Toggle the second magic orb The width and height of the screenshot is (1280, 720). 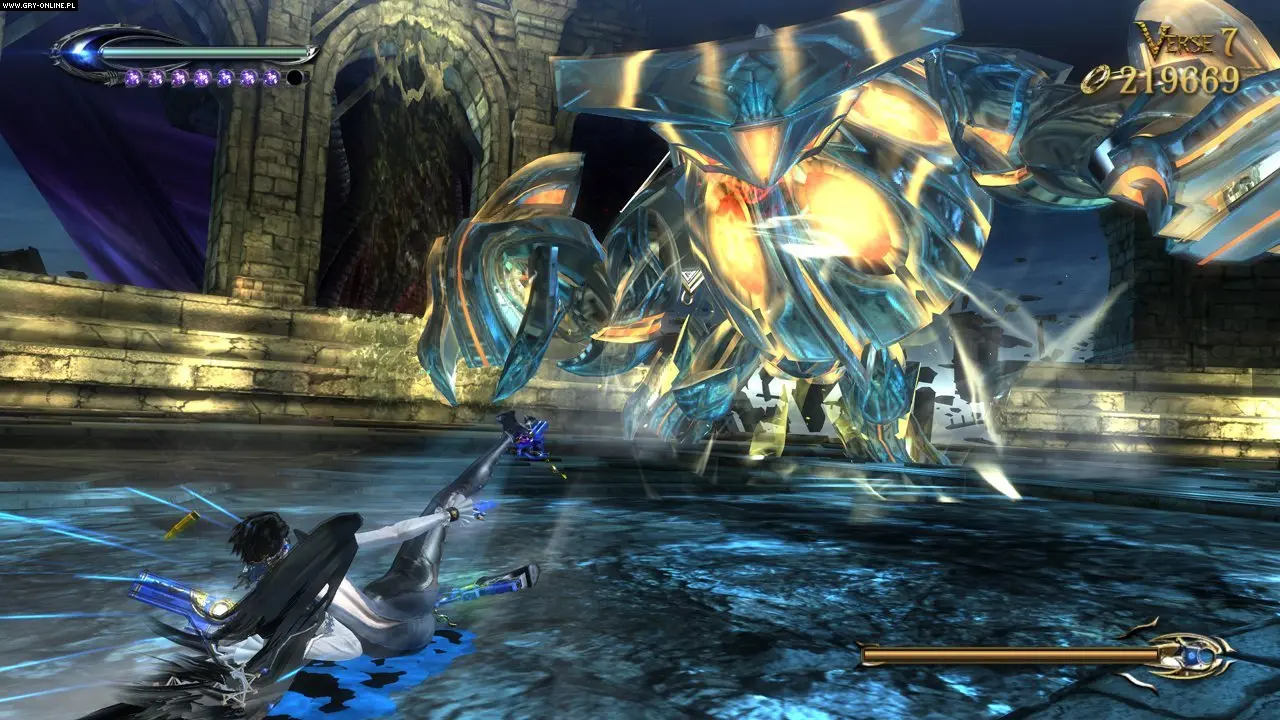click(x=157, y=77)
